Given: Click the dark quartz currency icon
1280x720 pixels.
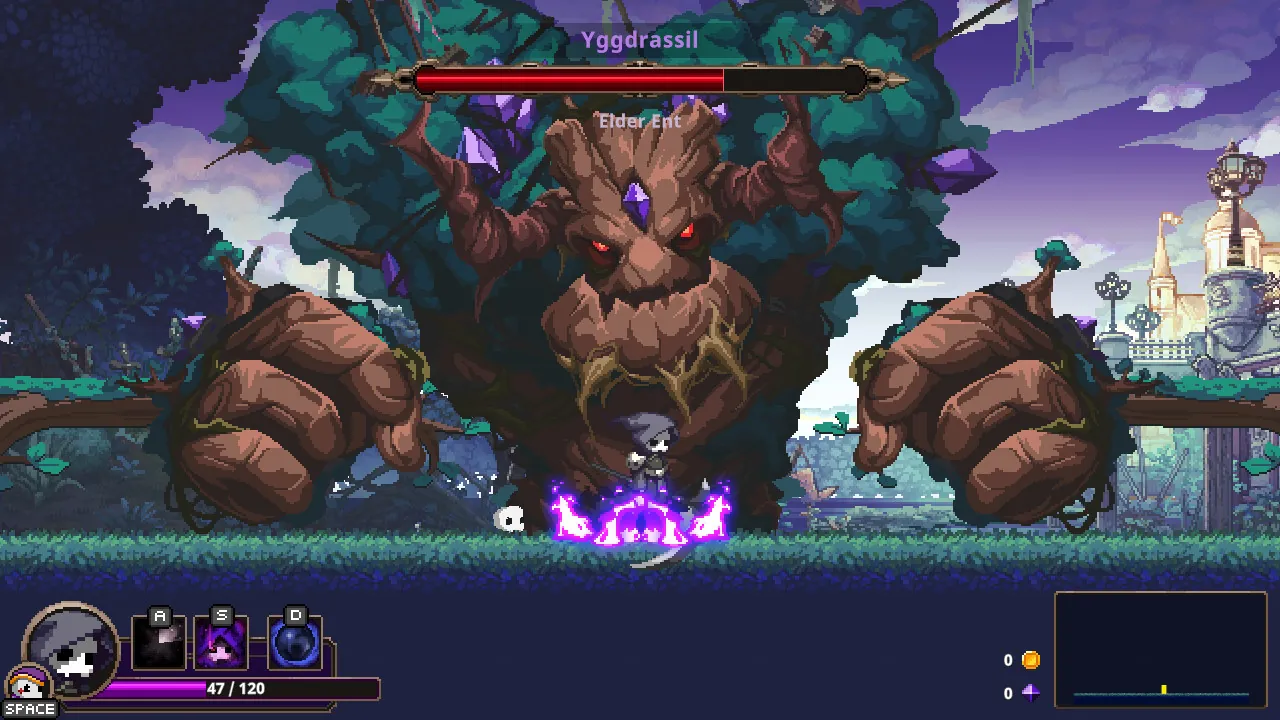Looking at the screenshot, I should pyautogui.click(x=1029, y=691).
